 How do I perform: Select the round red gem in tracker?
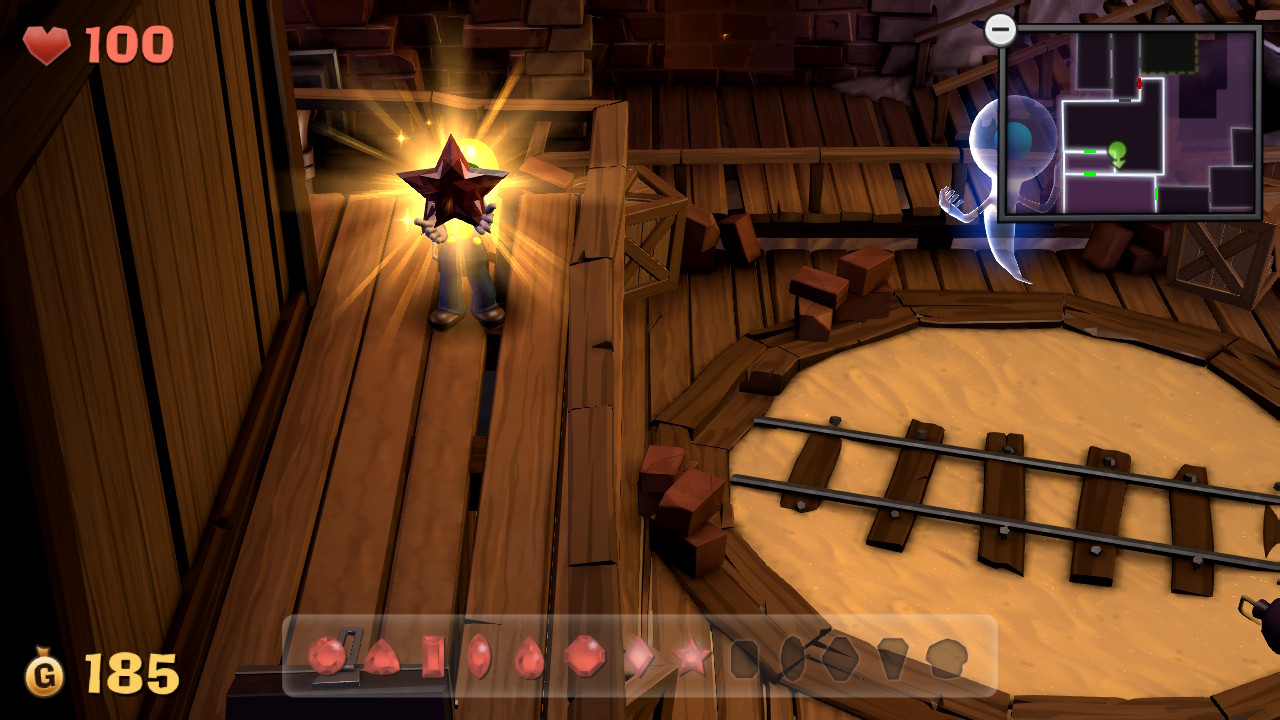[326, 656]
